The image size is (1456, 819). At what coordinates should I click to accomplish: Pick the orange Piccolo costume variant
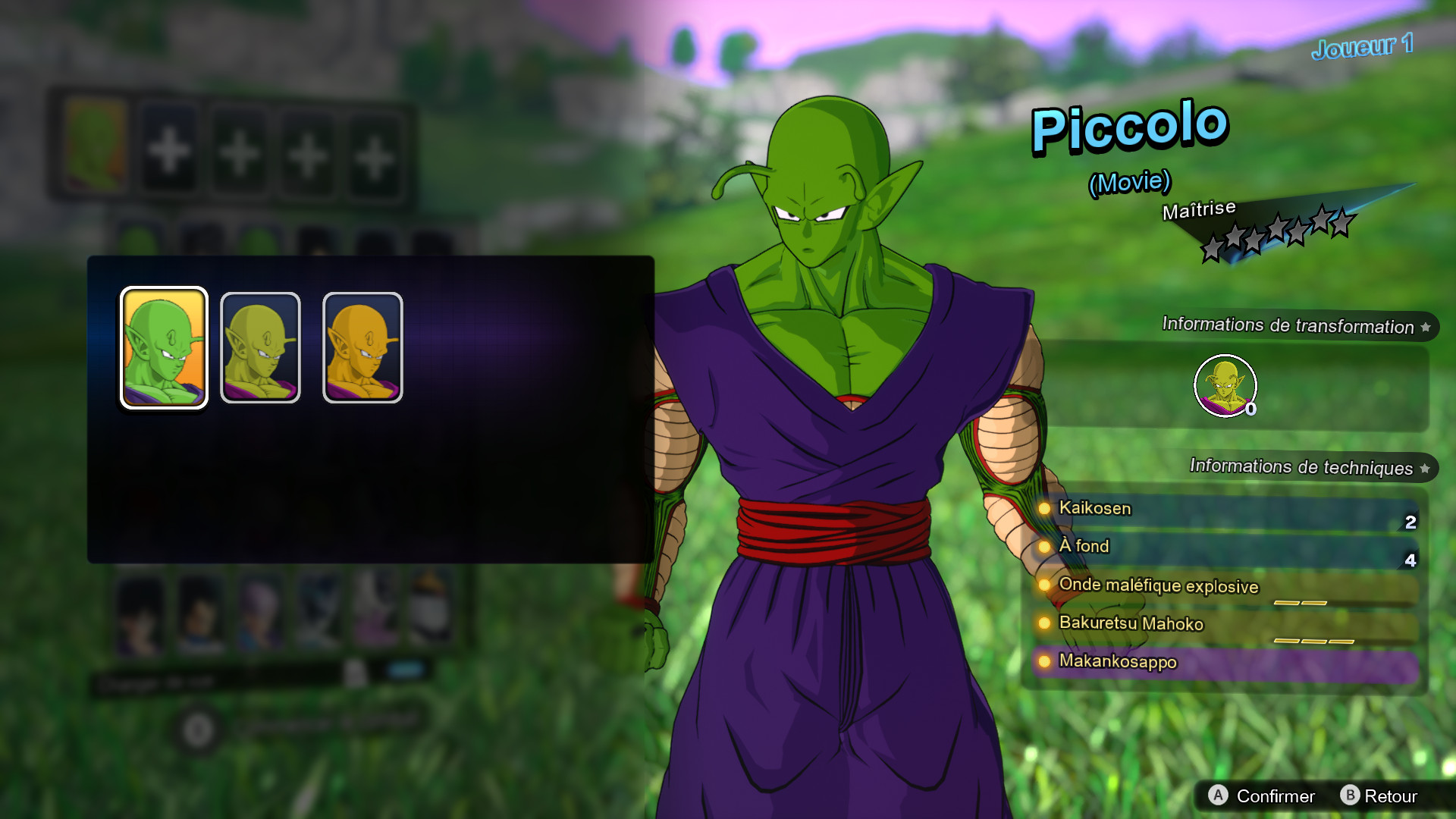tap(362, 346)
